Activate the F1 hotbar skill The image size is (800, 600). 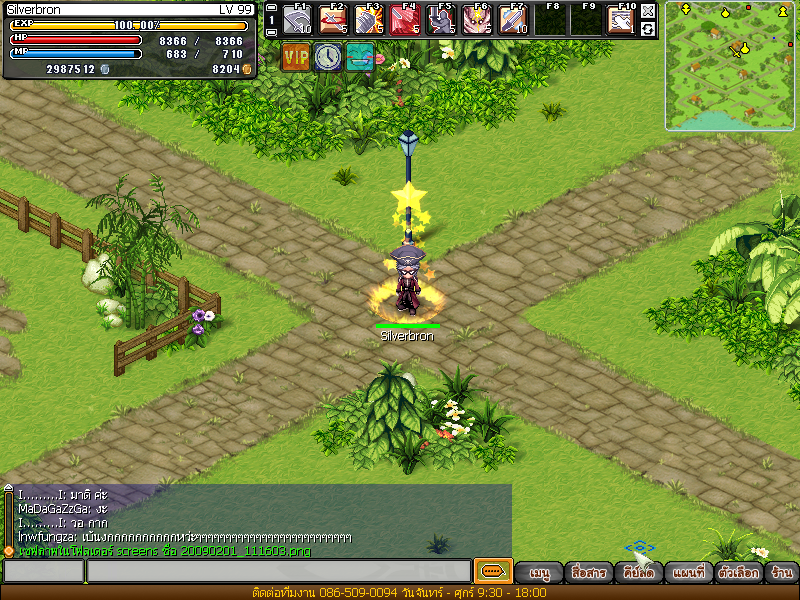[x=297, y=20]
